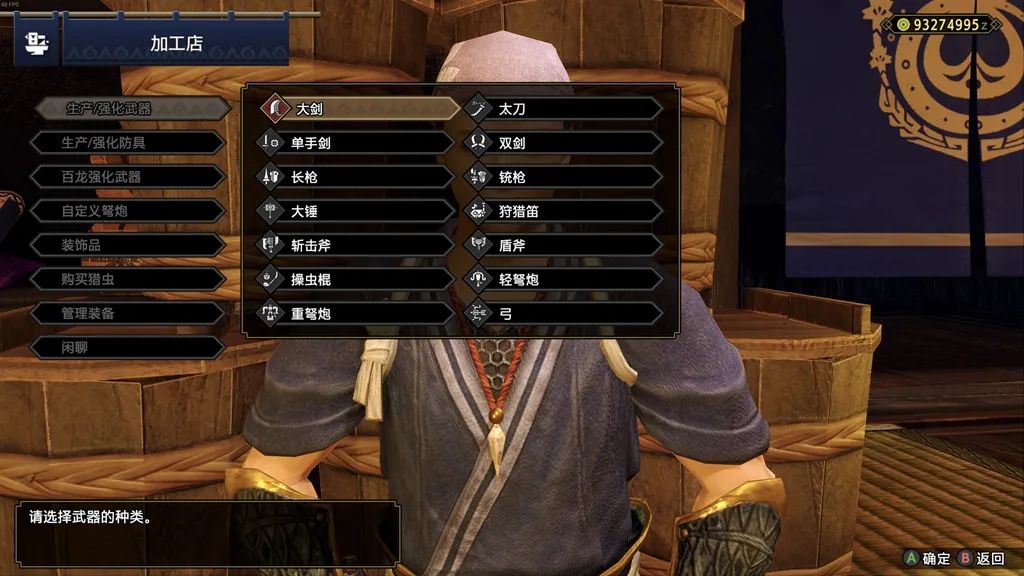
Task: Select the 大剑 weapon type
Action: (355, 108)
